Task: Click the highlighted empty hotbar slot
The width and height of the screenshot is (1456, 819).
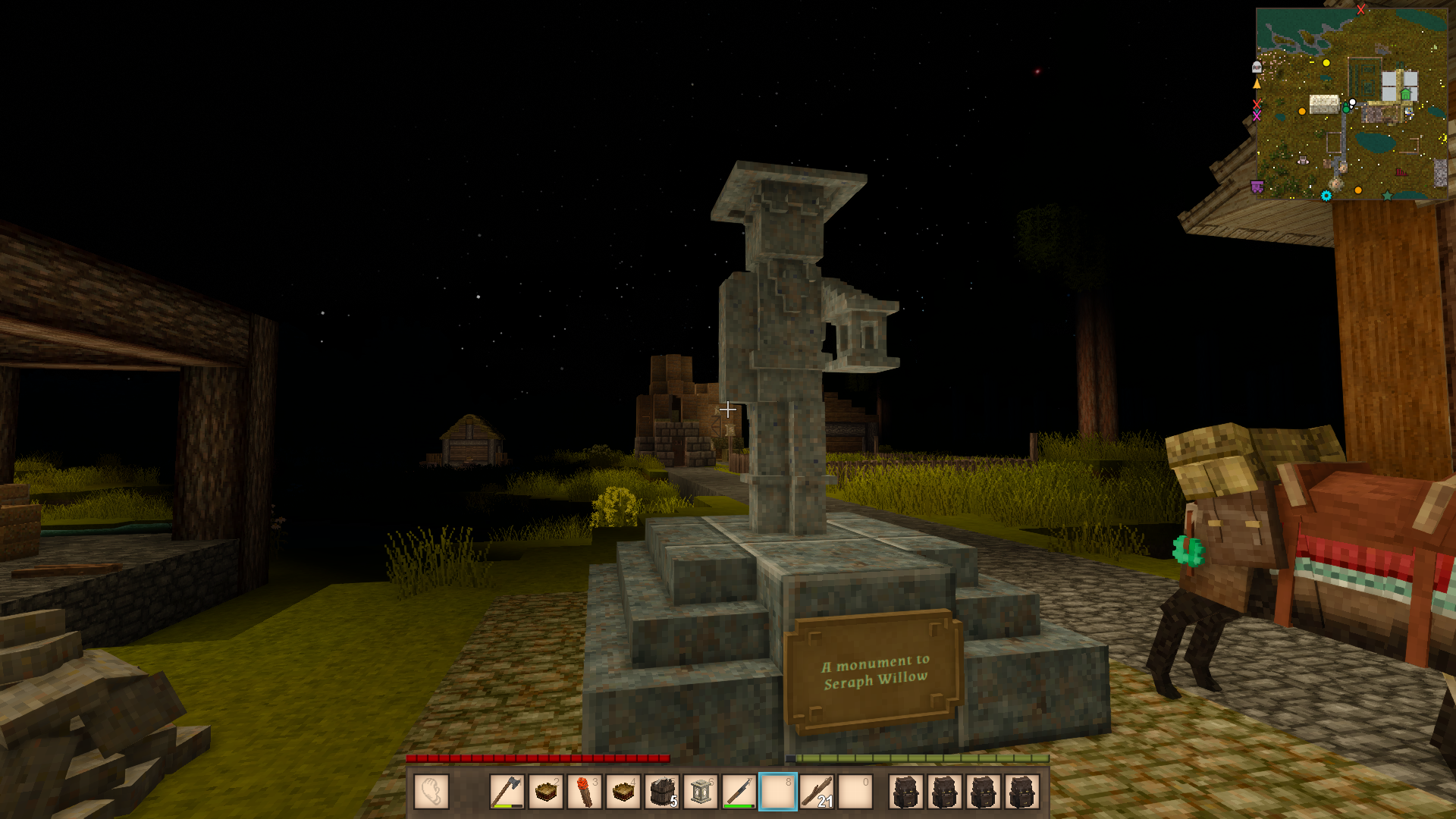Action: click(x=778, y=792)
